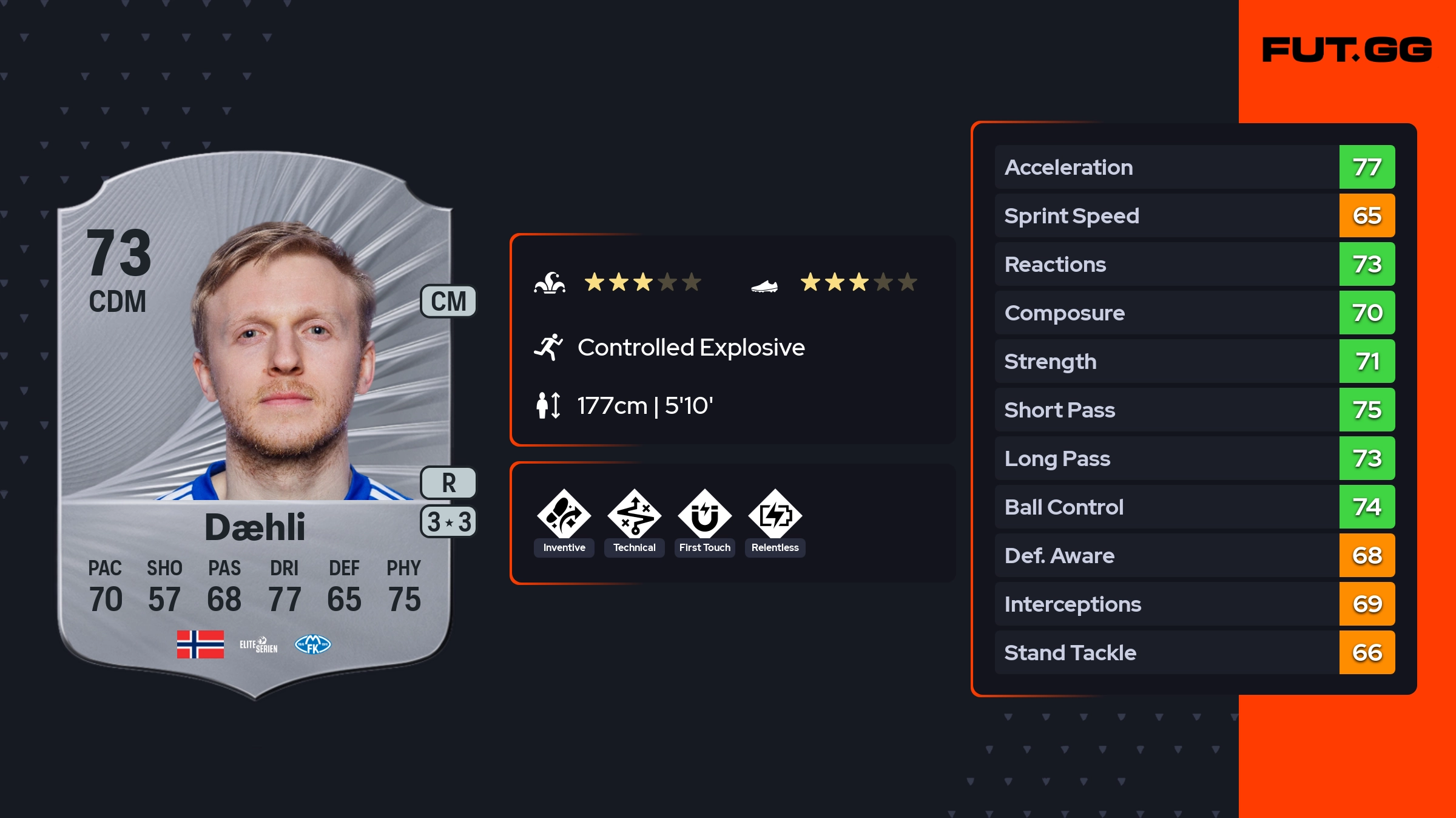Select the Dæhli player card

click(255, 425)
